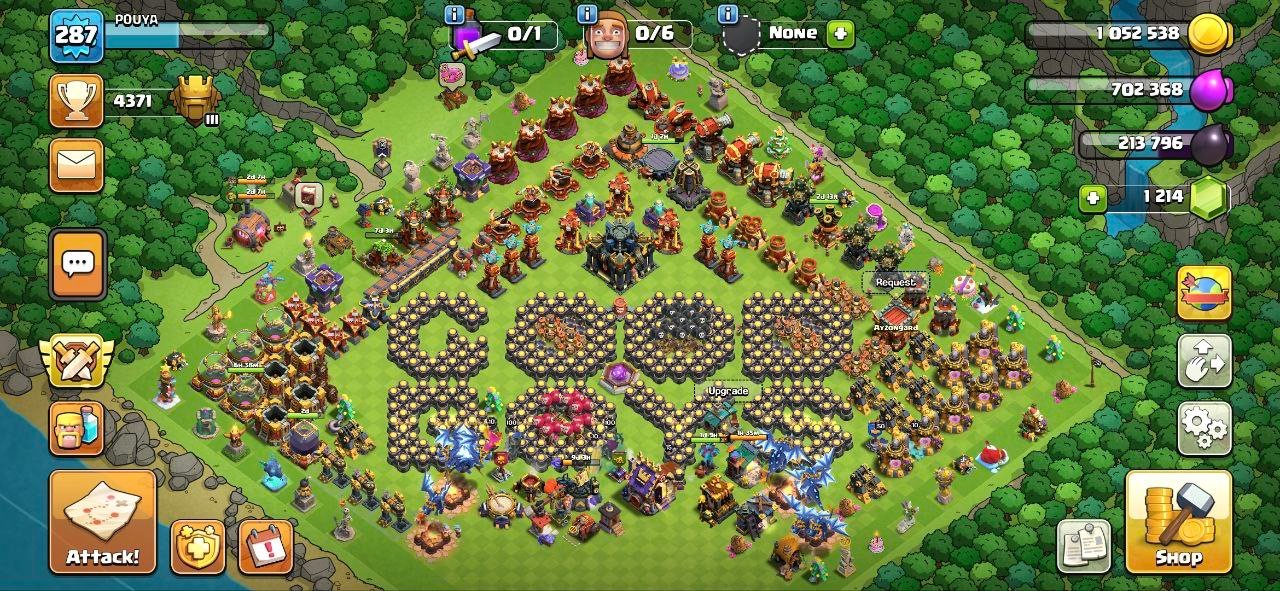Viewport: 1280px width, 591px height.
Task: Open the Shop
Action: (1177, 522)
